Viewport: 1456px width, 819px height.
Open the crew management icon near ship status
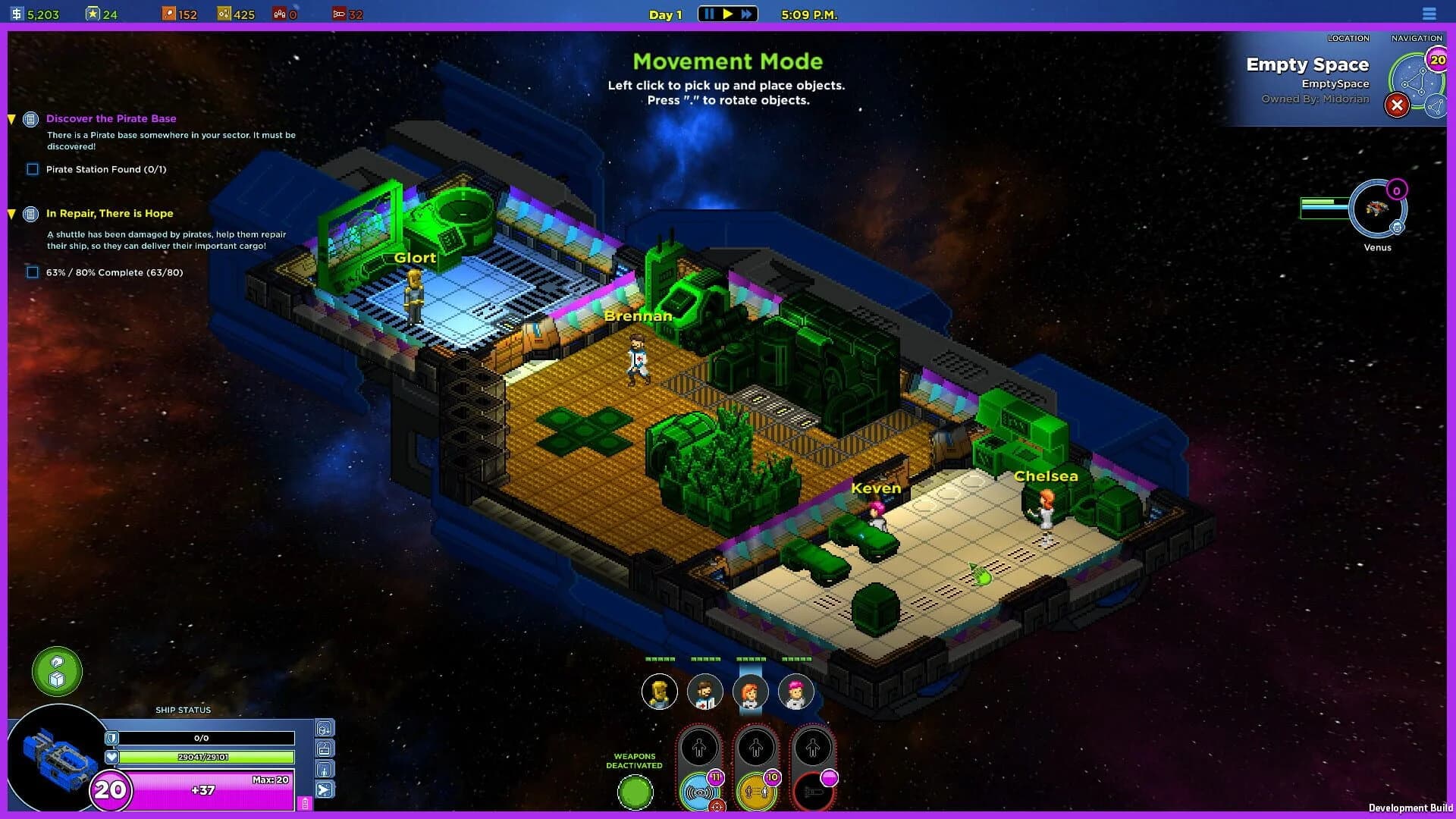tap(325, 768)
